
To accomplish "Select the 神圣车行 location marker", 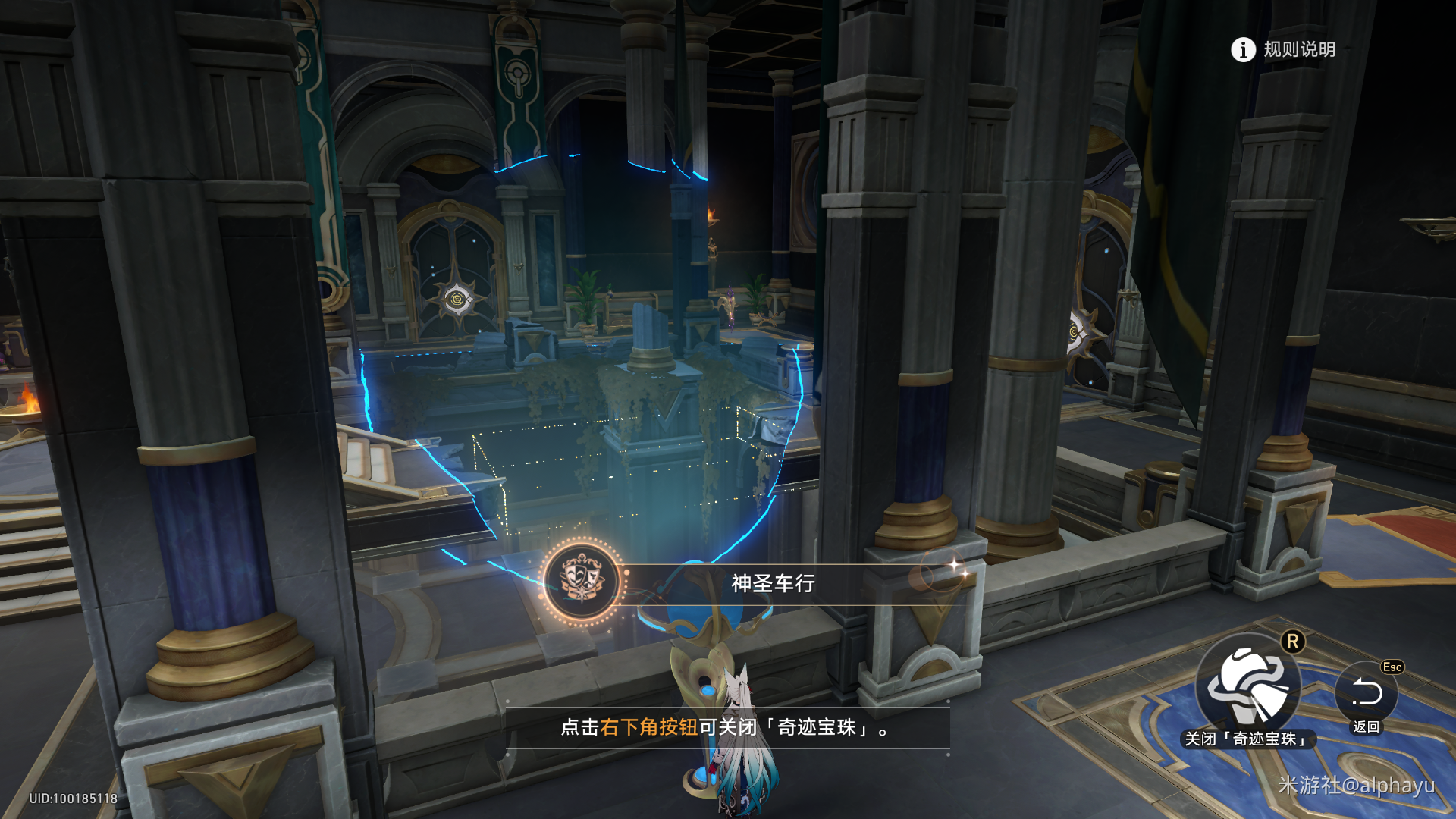I will pyautogui.click(x=582, y=582).
